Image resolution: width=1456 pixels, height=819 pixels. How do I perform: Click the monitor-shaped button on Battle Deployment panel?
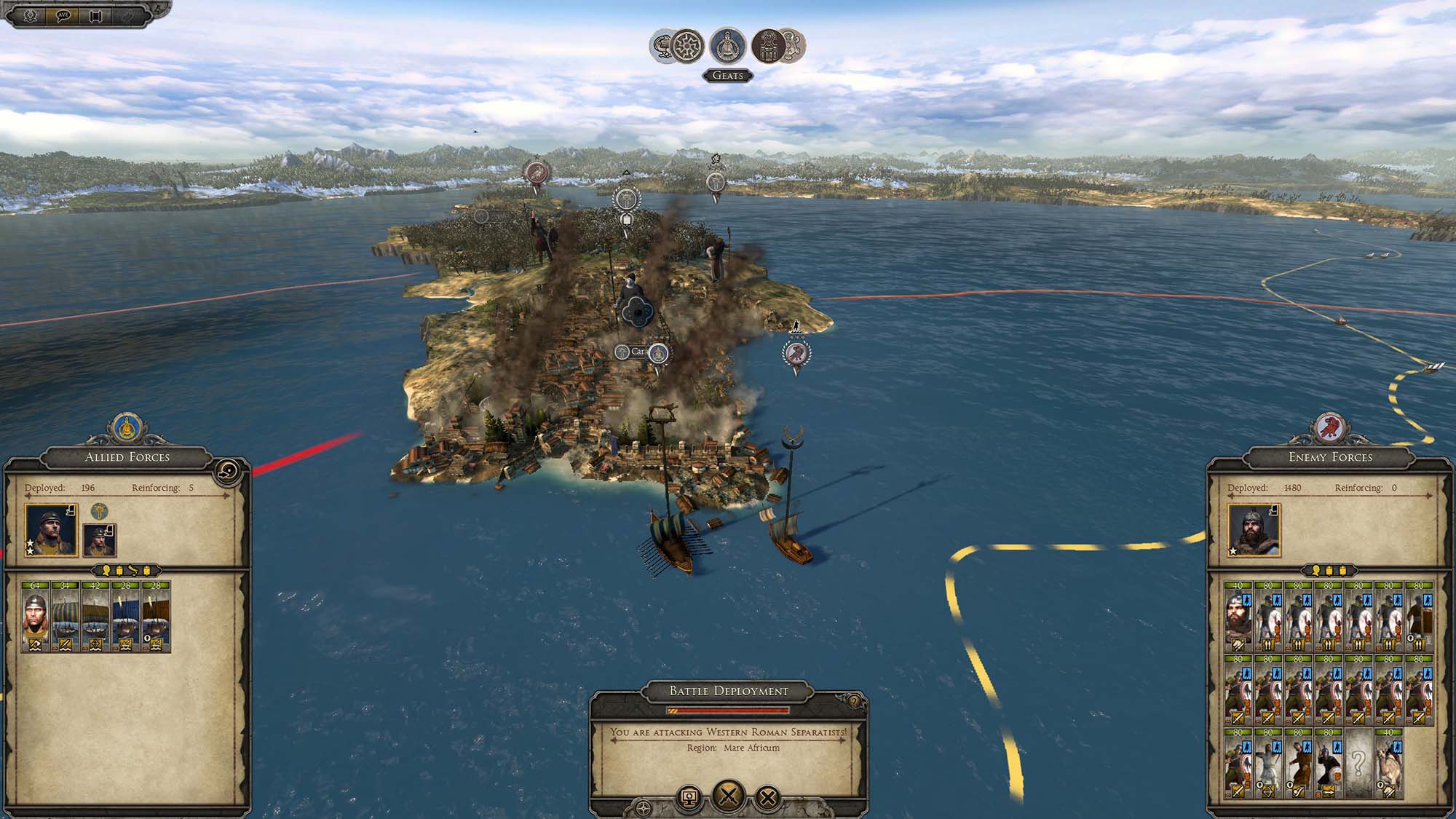pyautogui.click(x=689, y=798)
